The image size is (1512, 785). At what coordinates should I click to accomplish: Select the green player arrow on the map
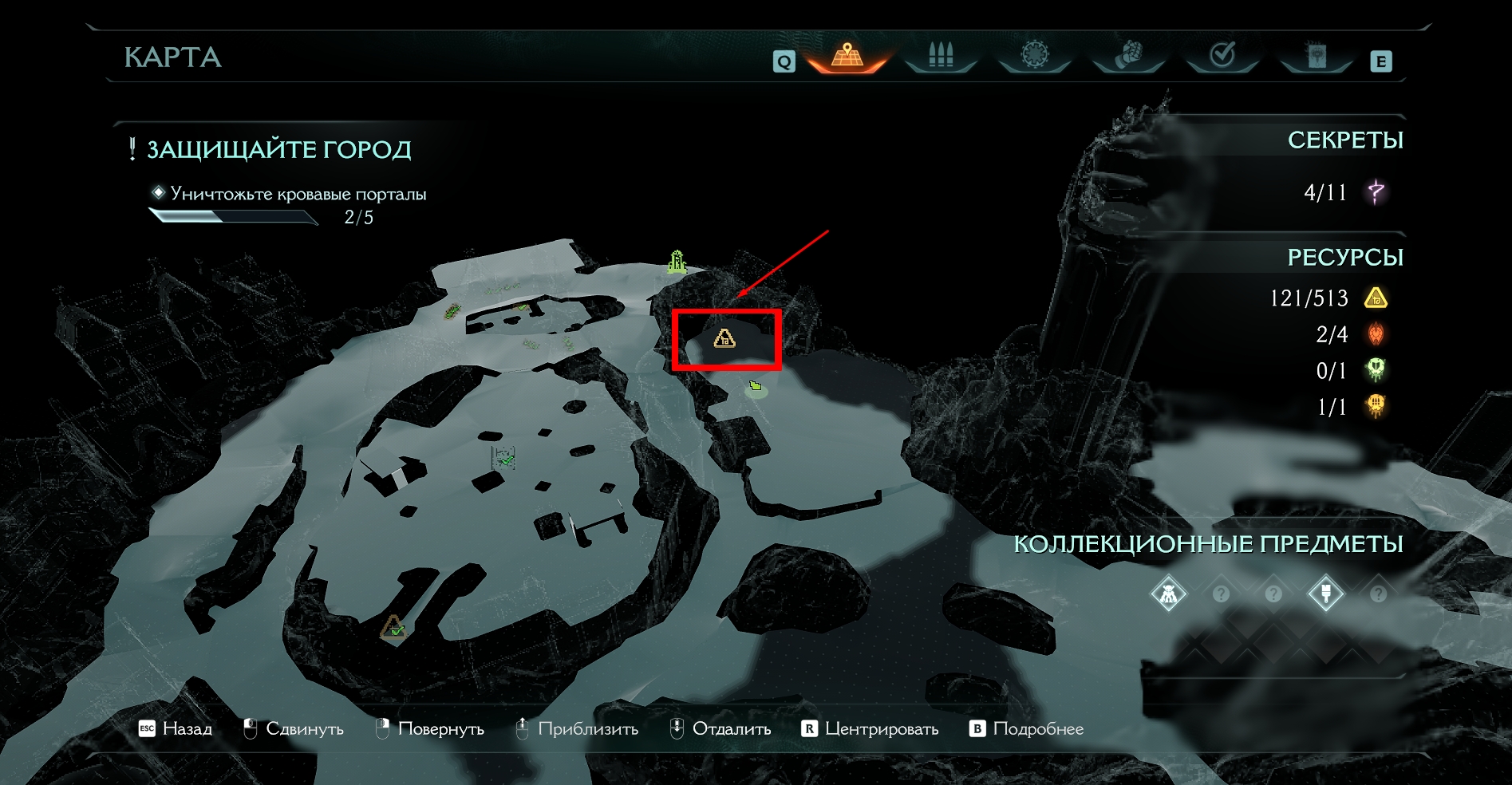coord(755,387)
